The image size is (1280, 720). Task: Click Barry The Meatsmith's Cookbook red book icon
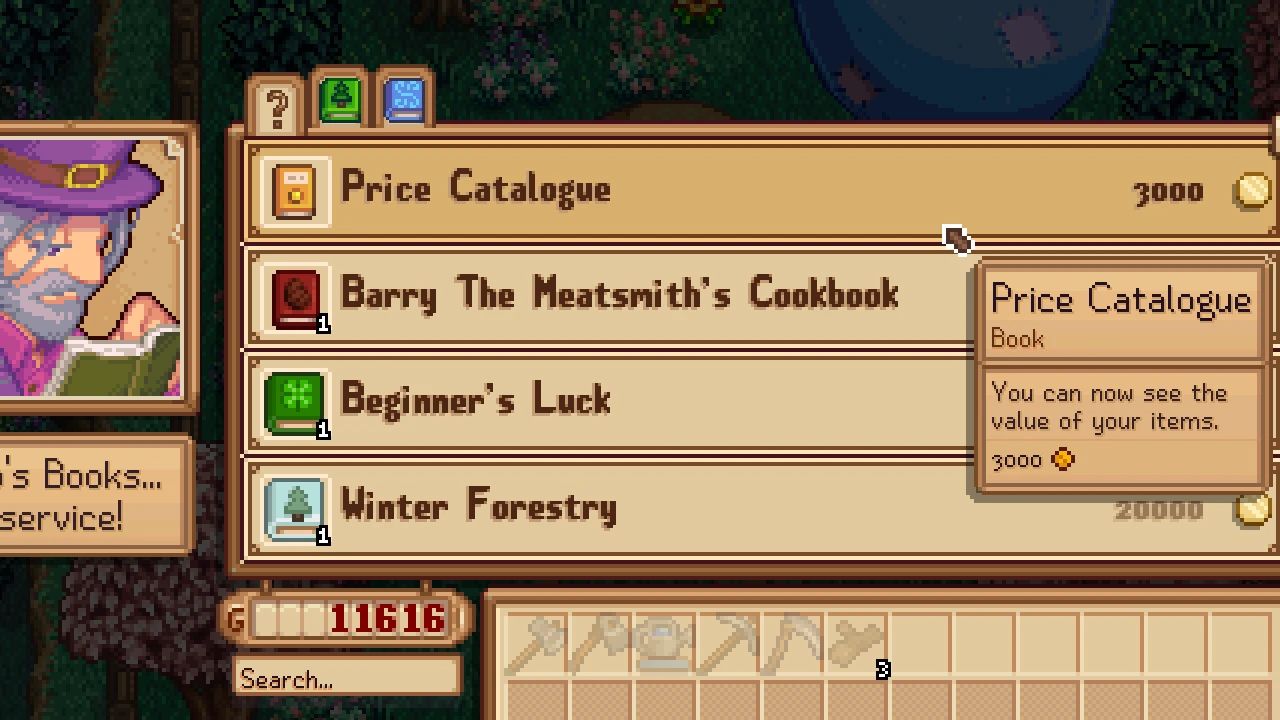pos(293,295)
